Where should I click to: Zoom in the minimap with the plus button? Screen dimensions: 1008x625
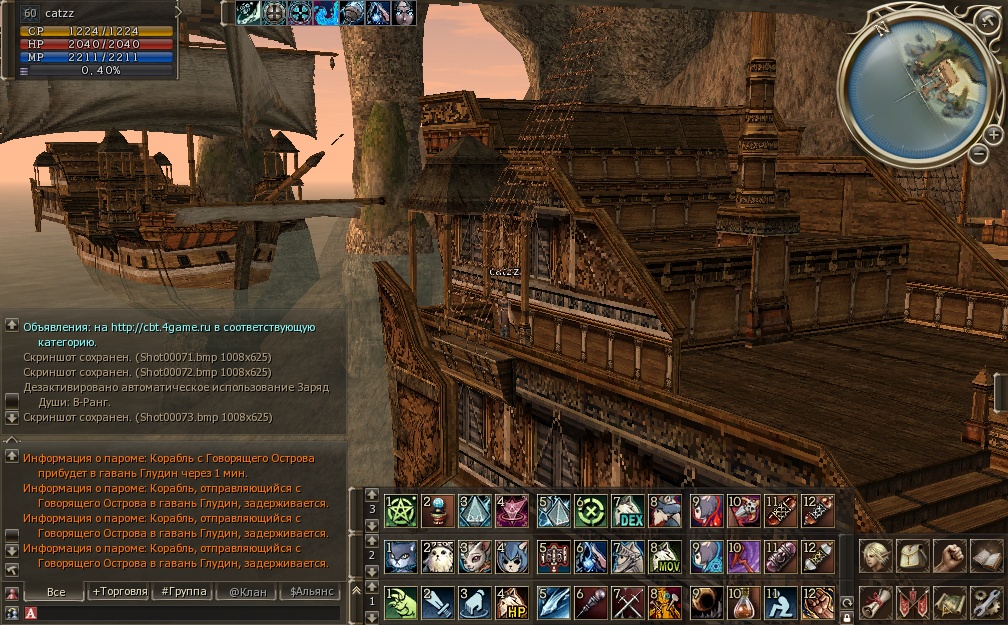click(x=993, y=134)
